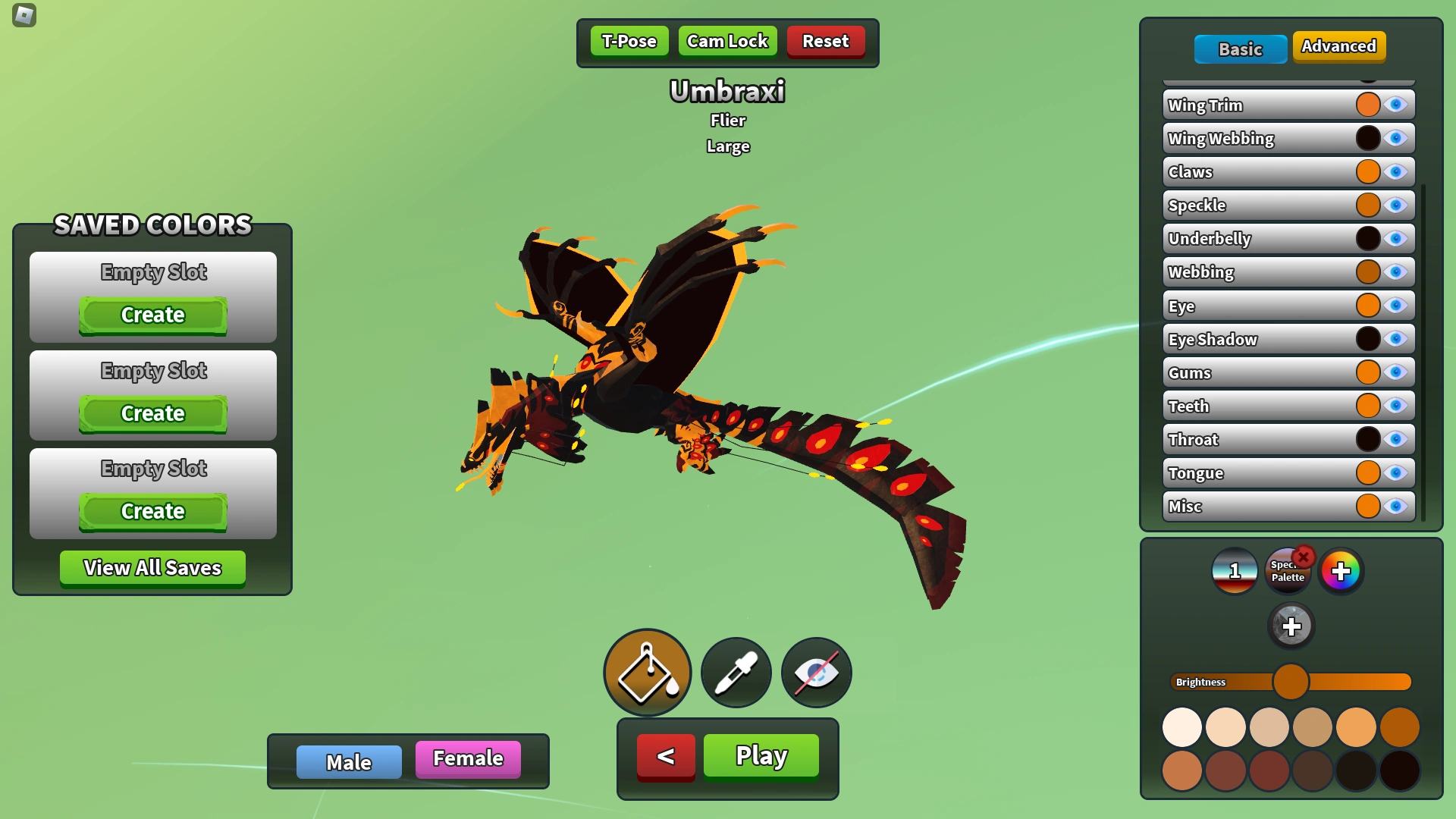1456x819 pixels.
Task: Reset the creature with the Reset button
Action: click(826, 41)
